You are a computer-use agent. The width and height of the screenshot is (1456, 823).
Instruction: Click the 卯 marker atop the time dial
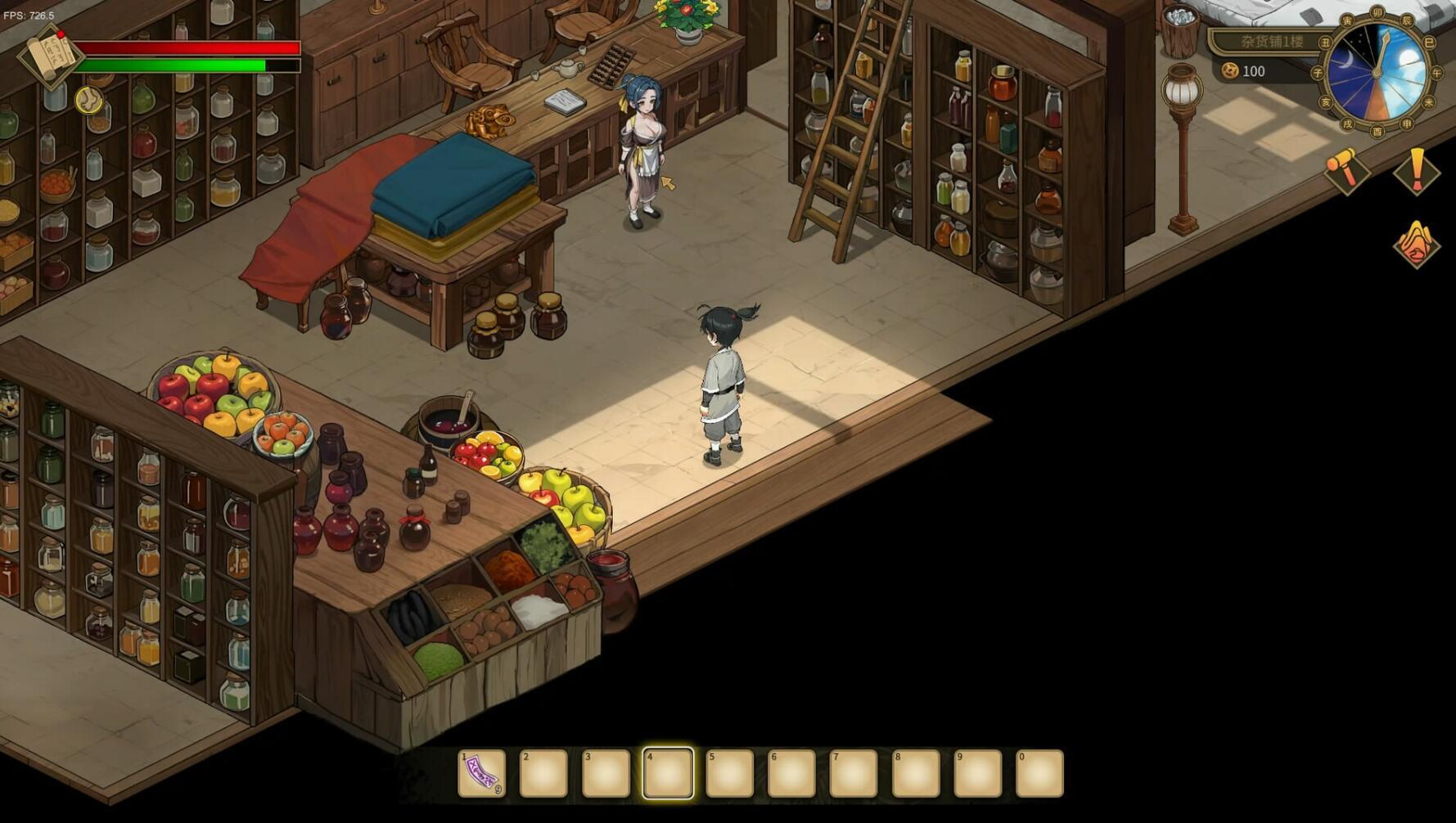point(1377,12)
